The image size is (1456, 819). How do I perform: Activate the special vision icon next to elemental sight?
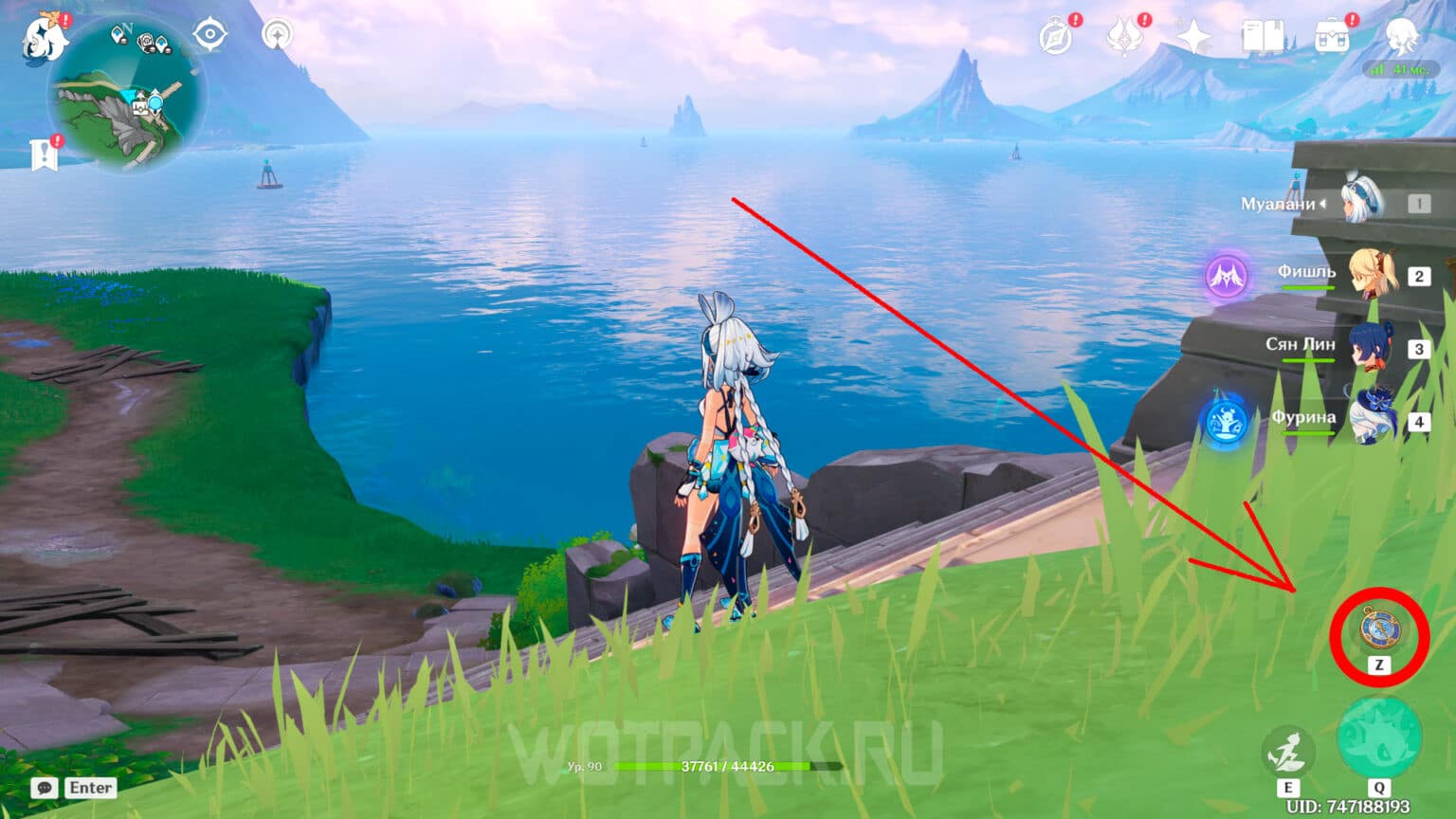click(x=276, y=33)
